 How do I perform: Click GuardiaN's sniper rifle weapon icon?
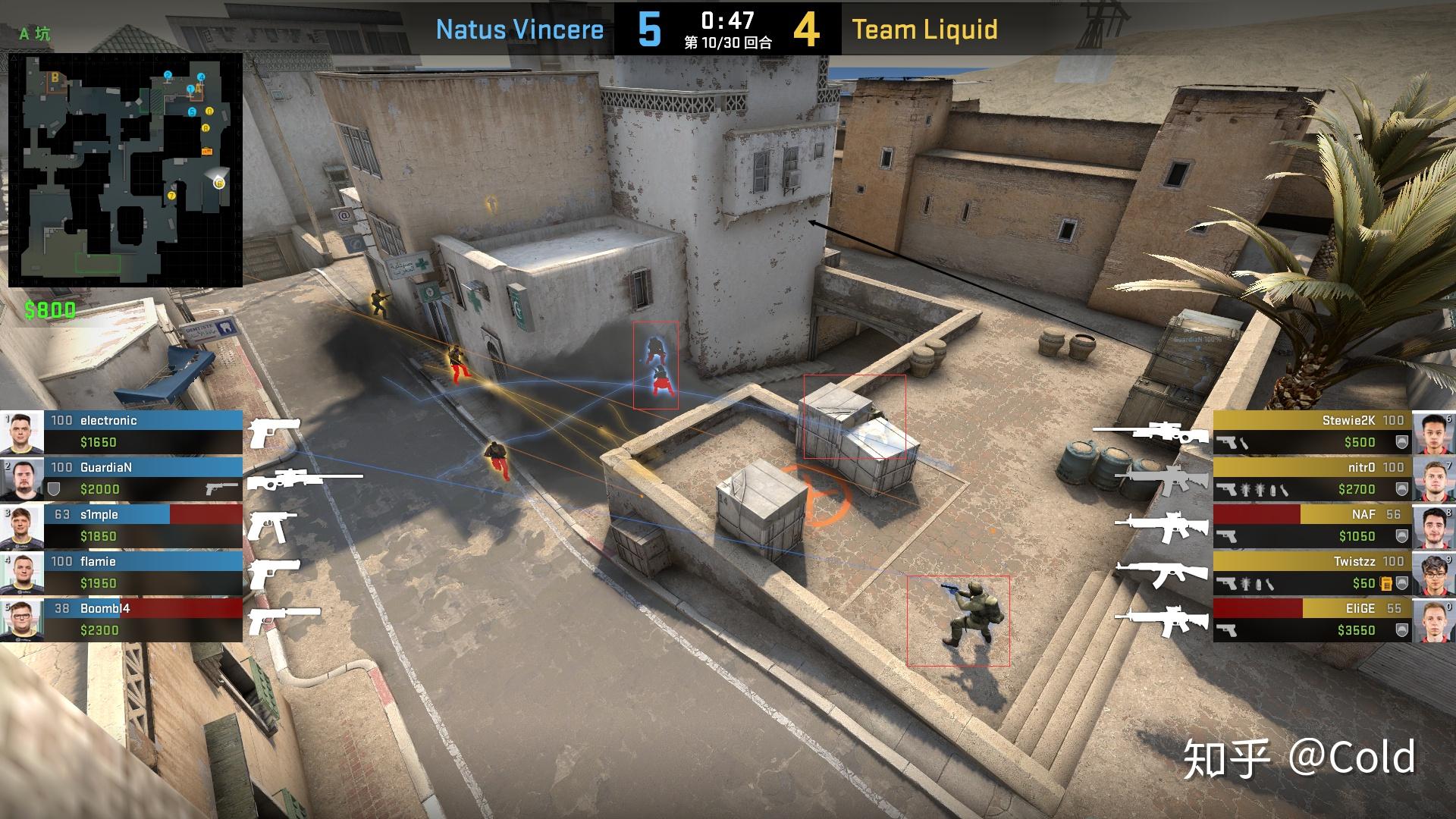tap(303, 479)
